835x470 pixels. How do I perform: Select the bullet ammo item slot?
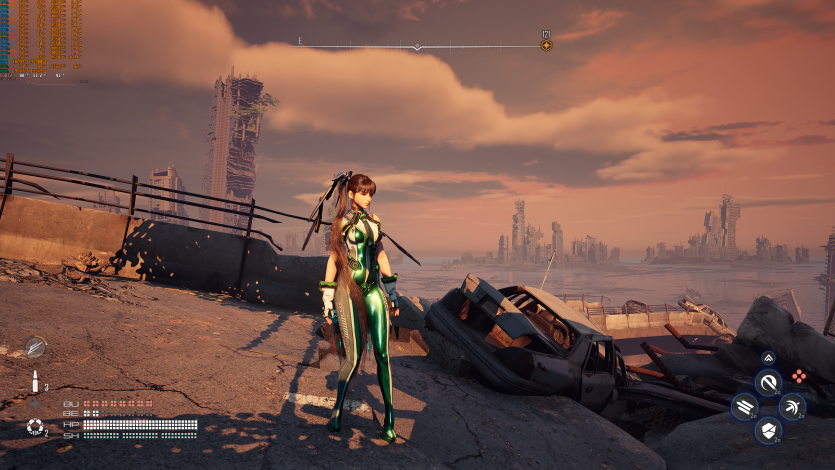(x=35, y=382)
